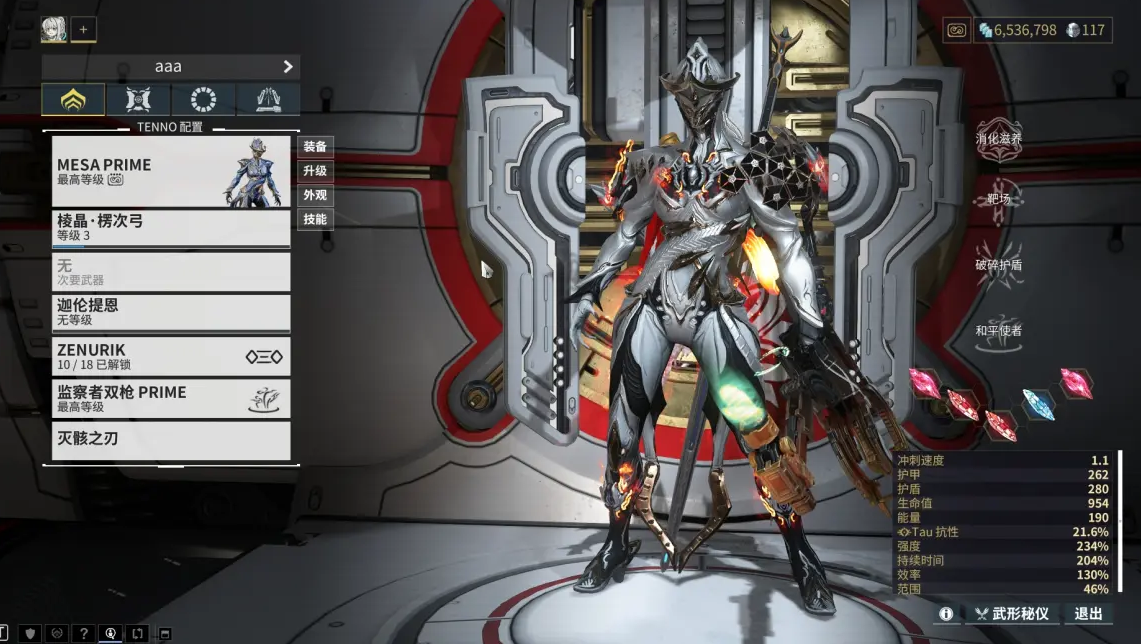Open the 技能 (Abilities) panel

coord(315,219)
